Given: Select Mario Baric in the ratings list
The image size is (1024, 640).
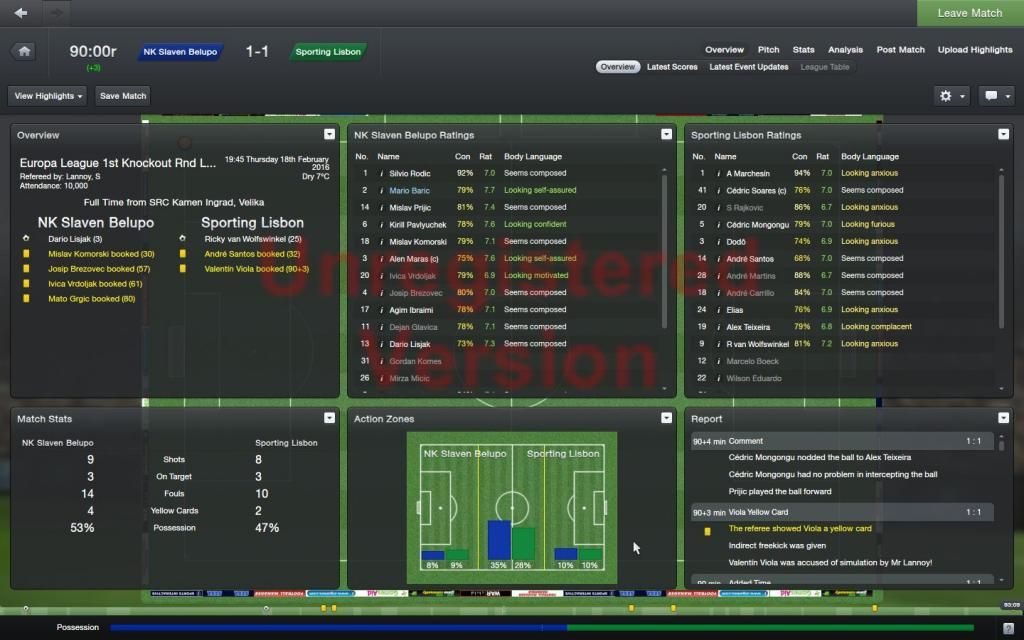Looking at the screenshot, I should pyautogui.click(x=409, y=190).
